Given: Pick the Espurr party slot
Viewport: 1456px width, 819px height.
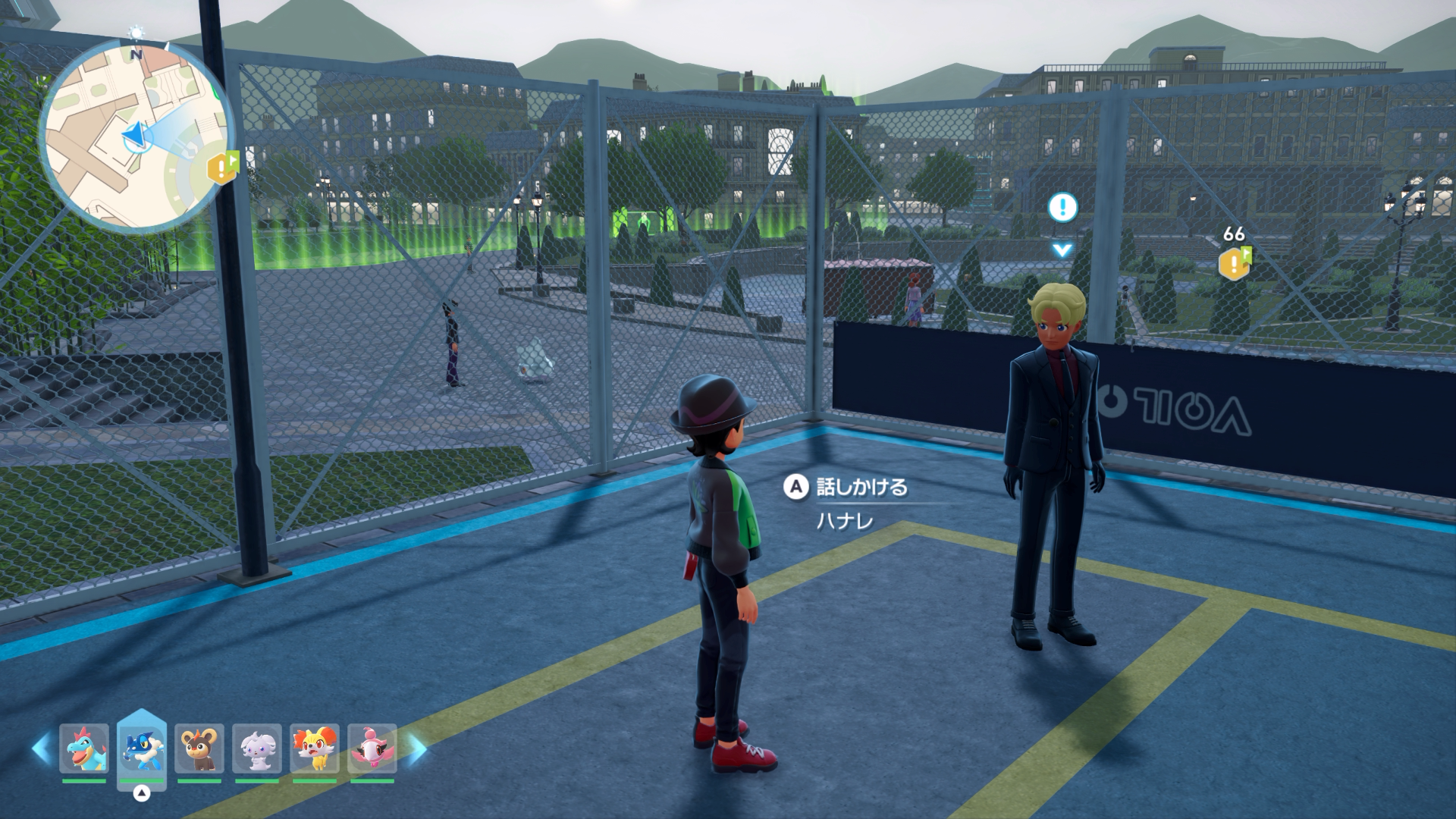Looking at the screenshot, I should 257,748.
